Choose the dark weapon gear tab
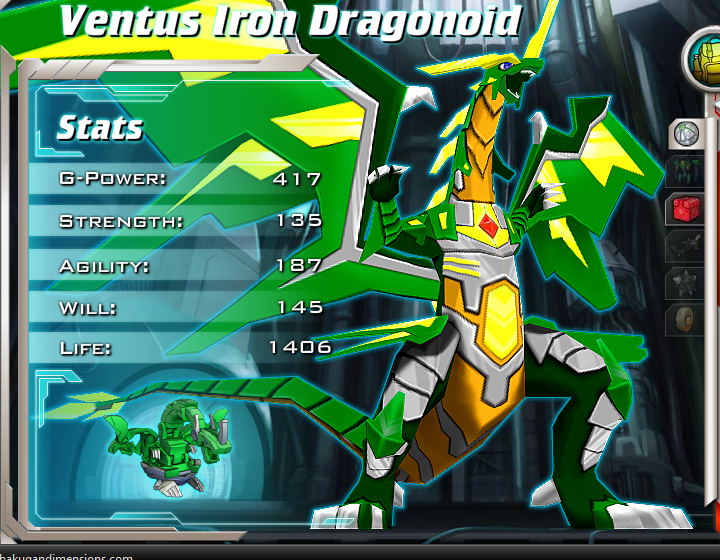The image size is (720, 560). [x=685, y=246]
